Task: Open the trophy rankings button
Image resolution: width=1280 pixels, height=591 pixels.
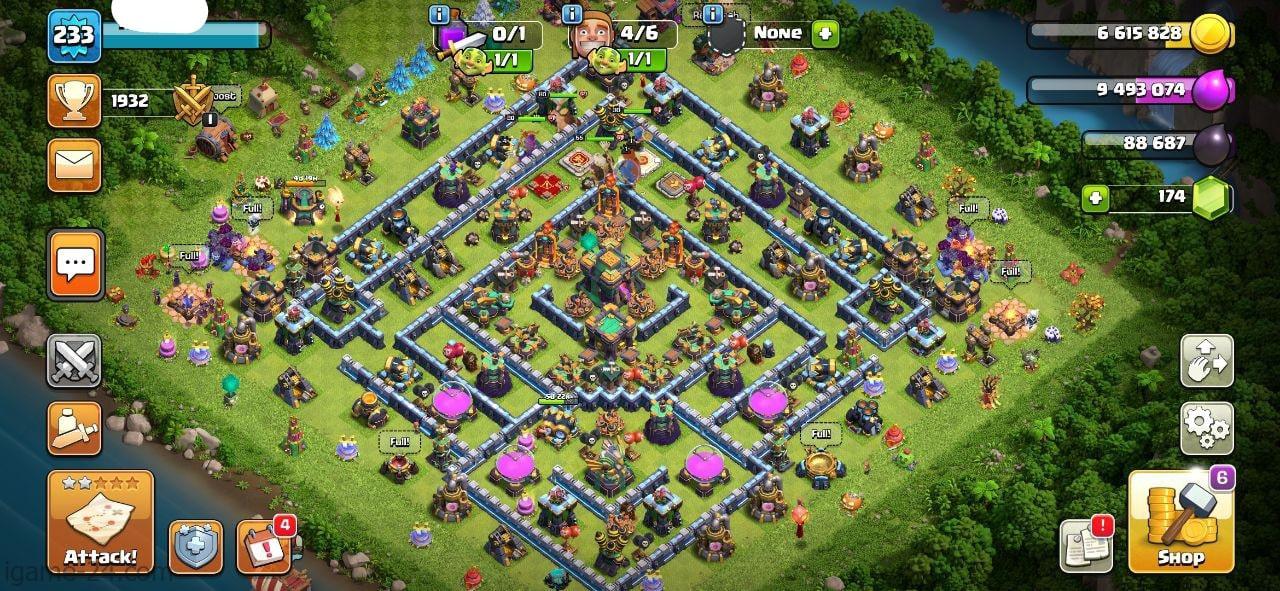Action: (x=74, y=100)
